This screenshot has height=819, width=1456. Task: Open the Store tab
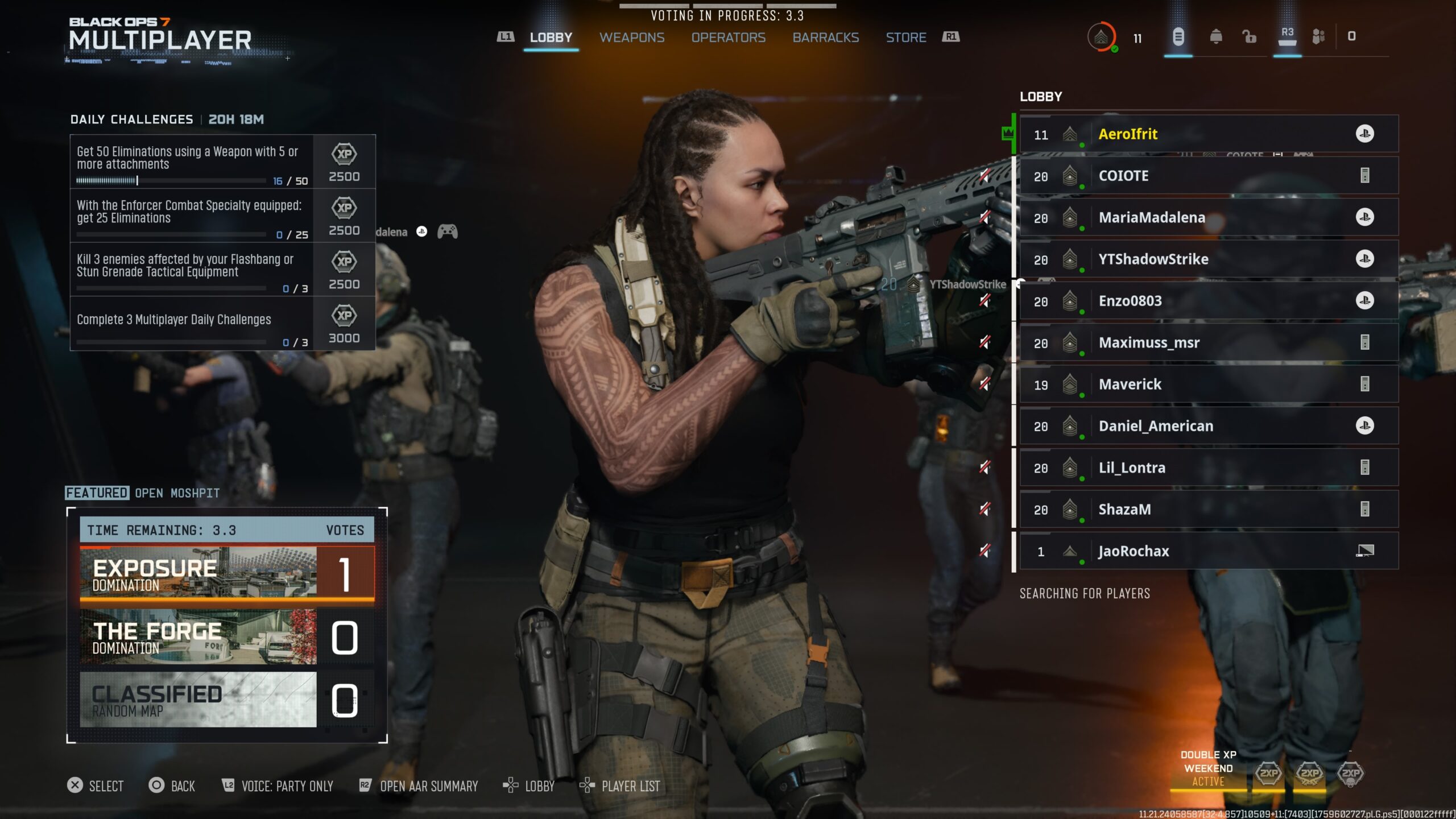905,38
